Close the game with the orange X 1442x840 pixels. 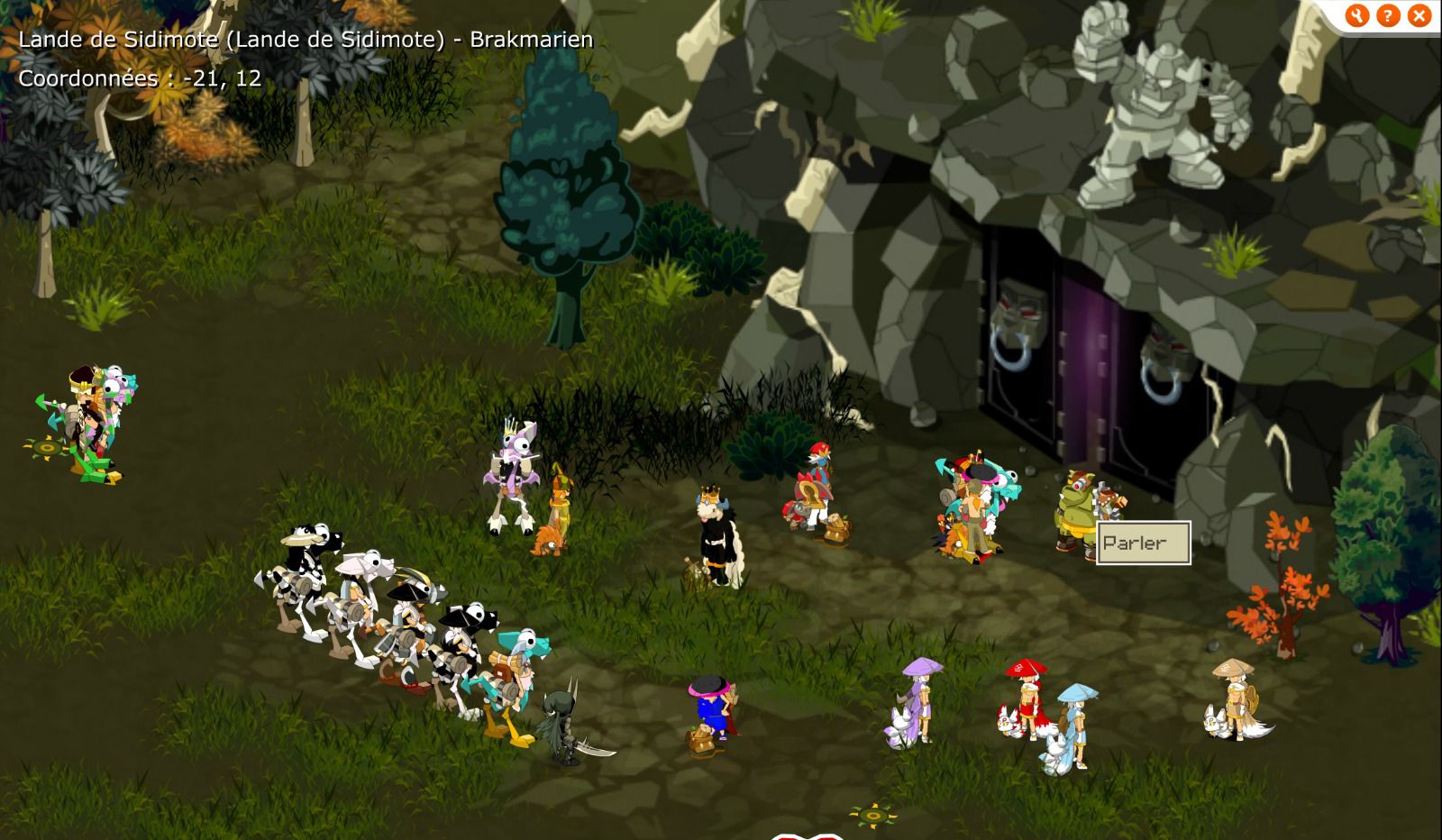coord(1419,15)
